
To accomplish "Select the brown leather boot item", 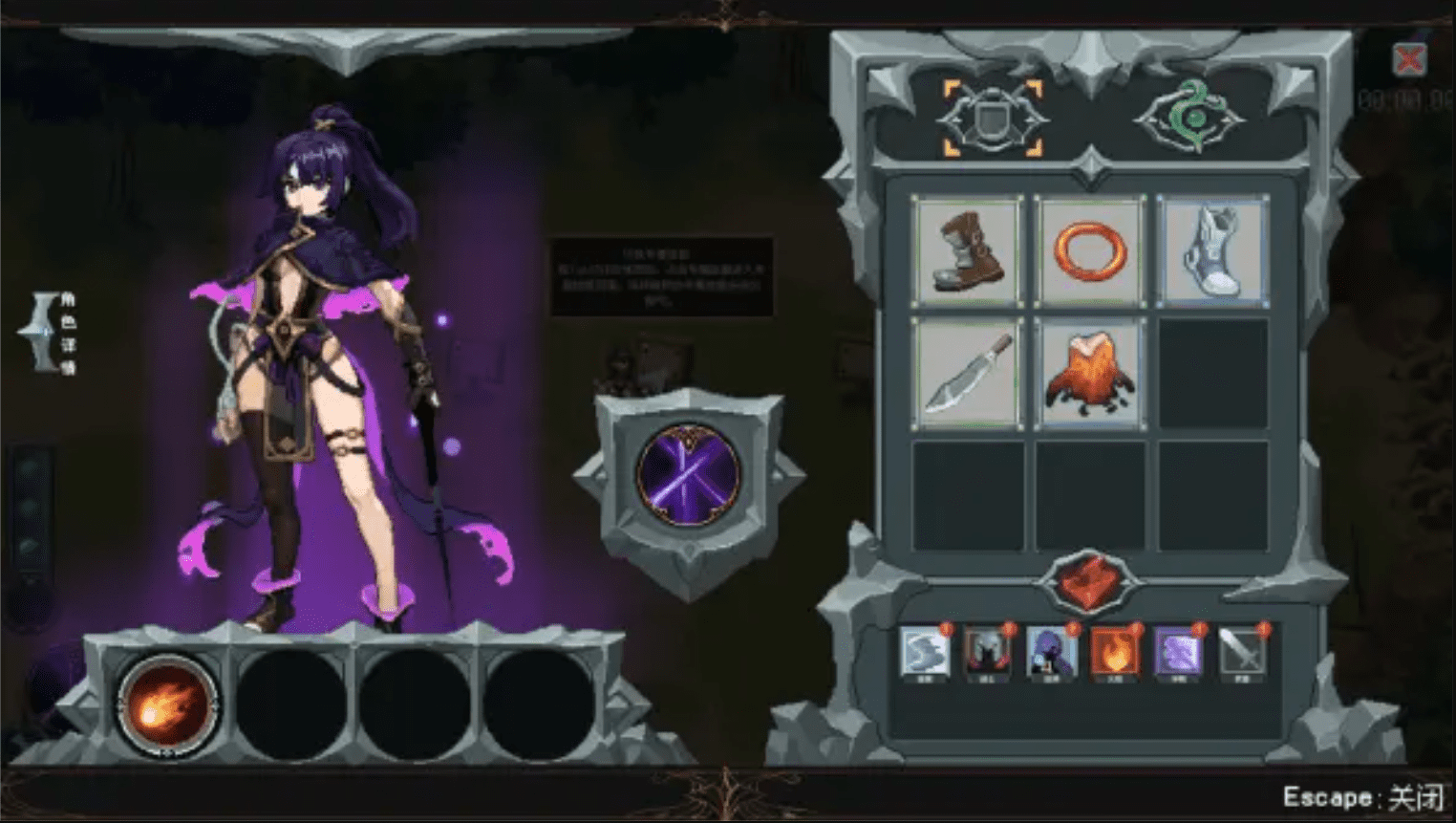I will point(967,251).
